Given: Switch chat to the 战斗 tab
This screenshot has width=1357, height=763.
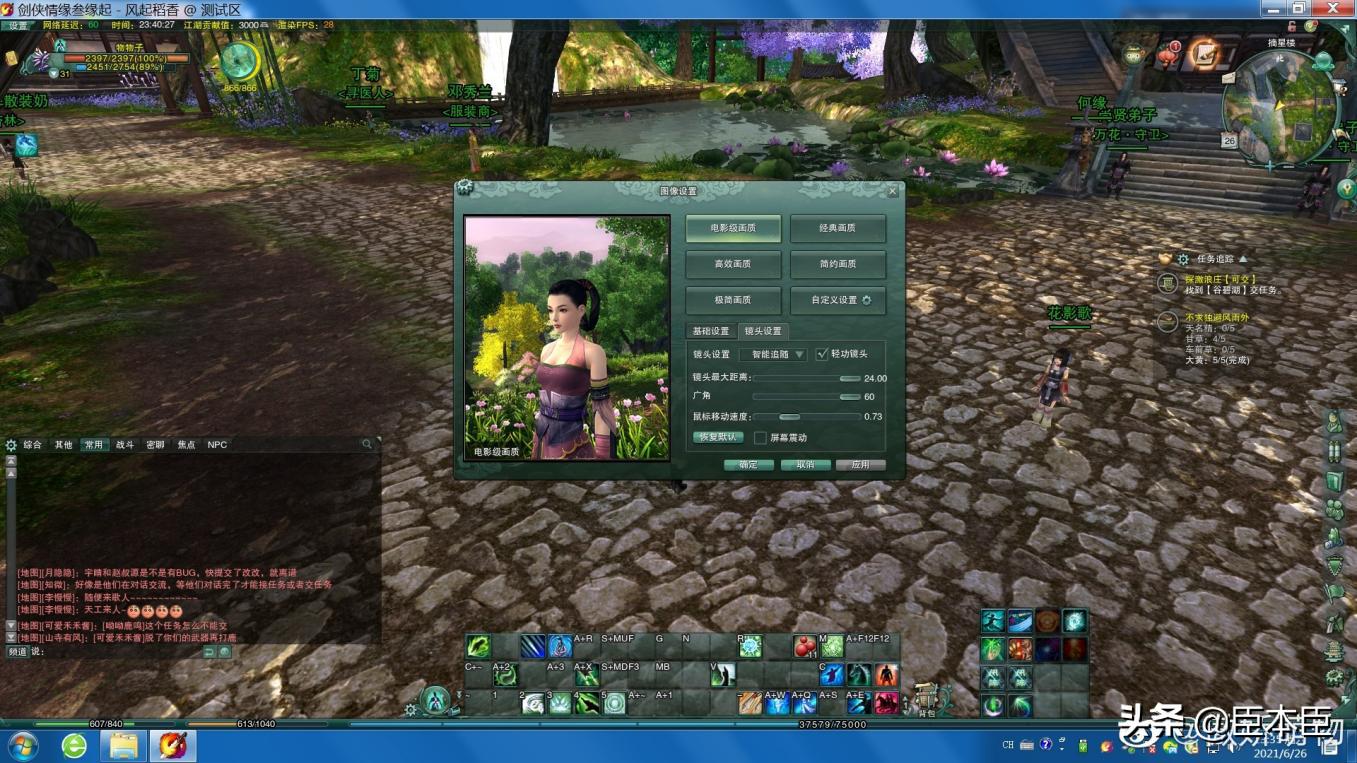Looking at the screenshot, I should coord(125,445).
